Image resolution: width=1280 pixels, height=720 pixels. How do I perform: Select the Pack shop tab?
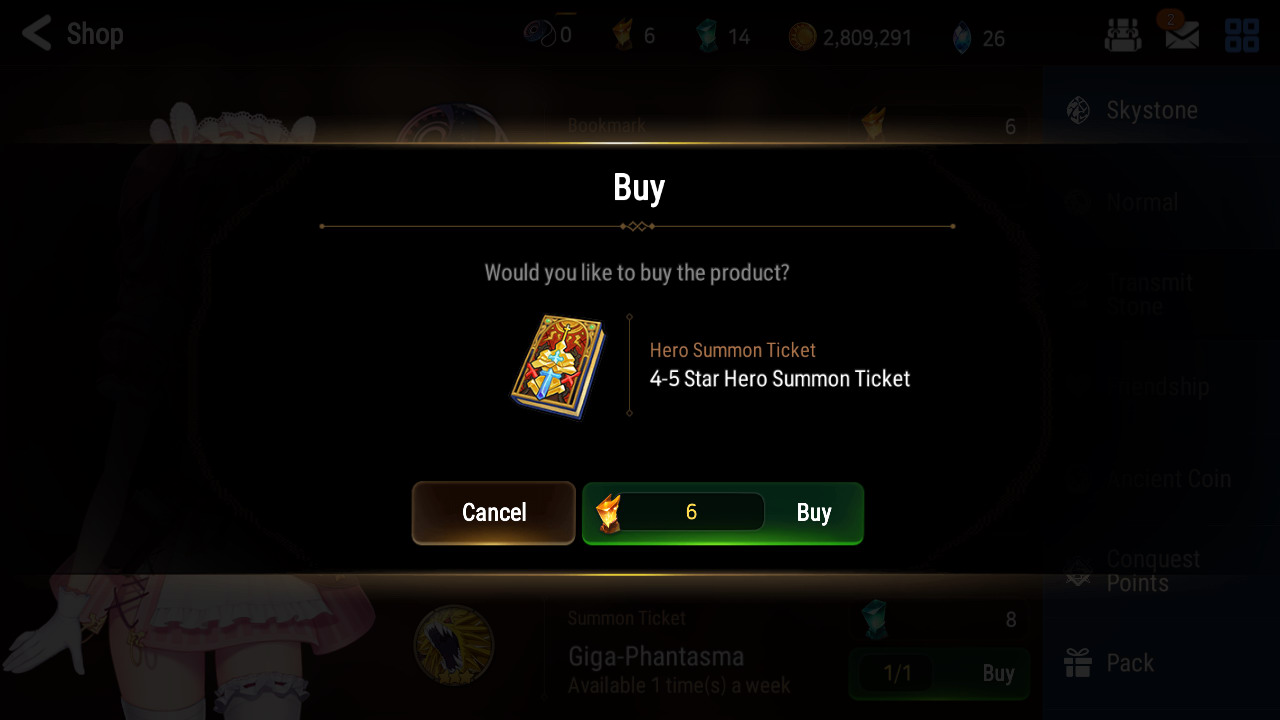click(x=1150, y=663)
